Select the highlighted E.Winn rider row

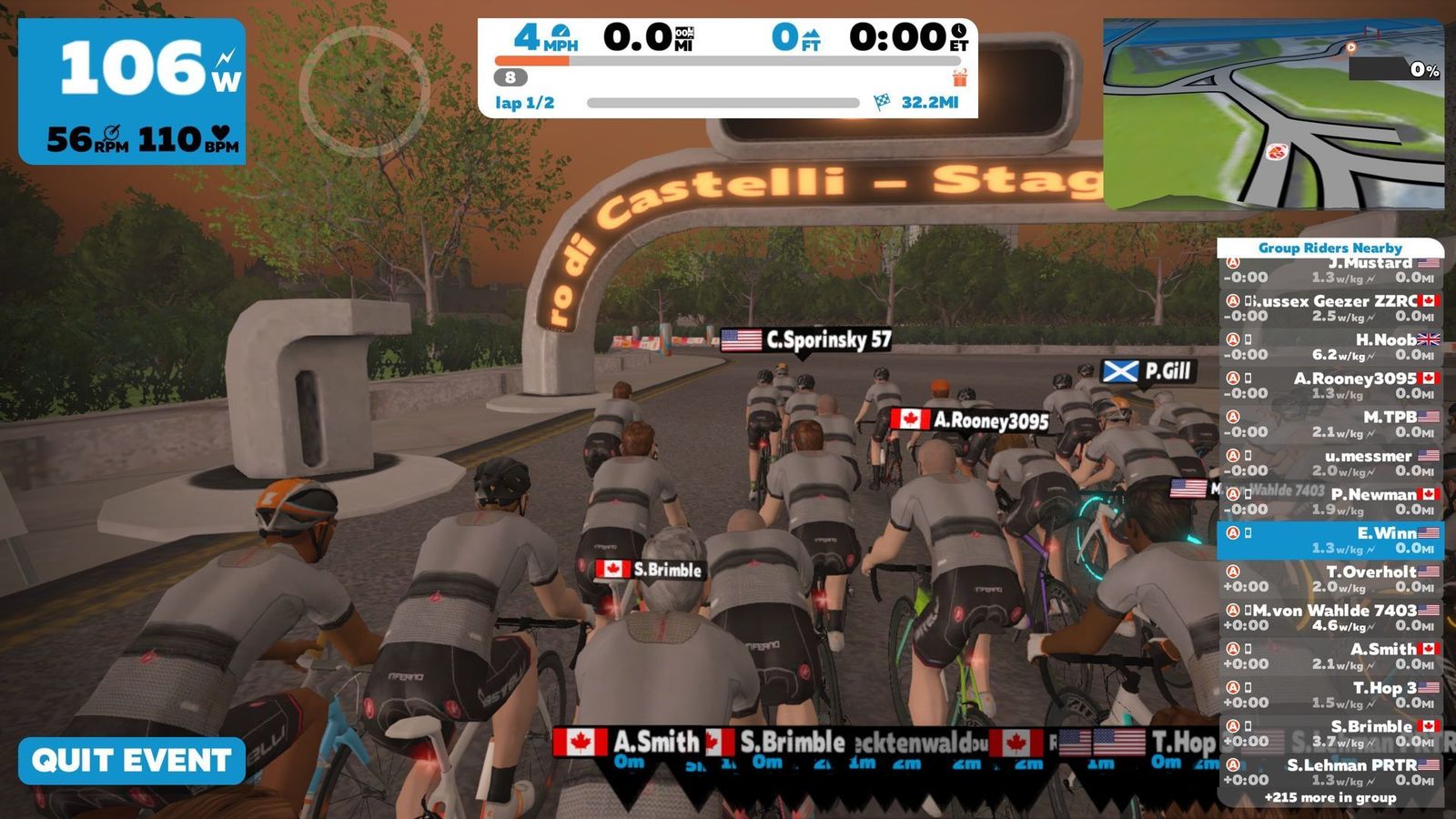pos(1330,541)
